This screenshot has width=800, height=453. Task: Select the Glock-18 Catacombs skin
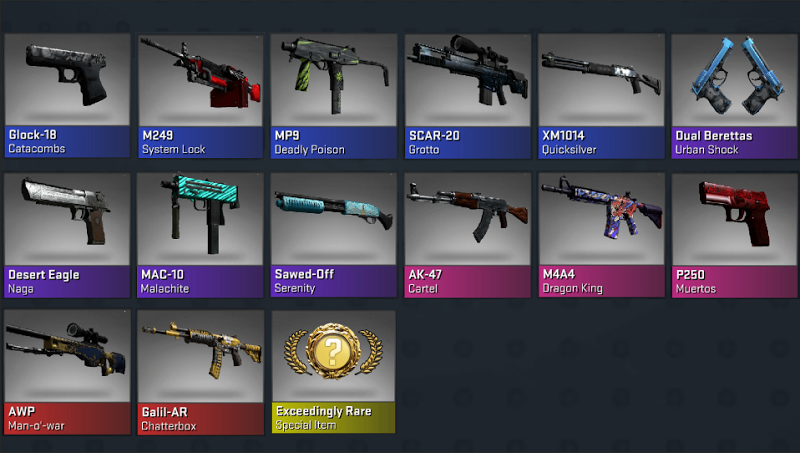point(67,96)
